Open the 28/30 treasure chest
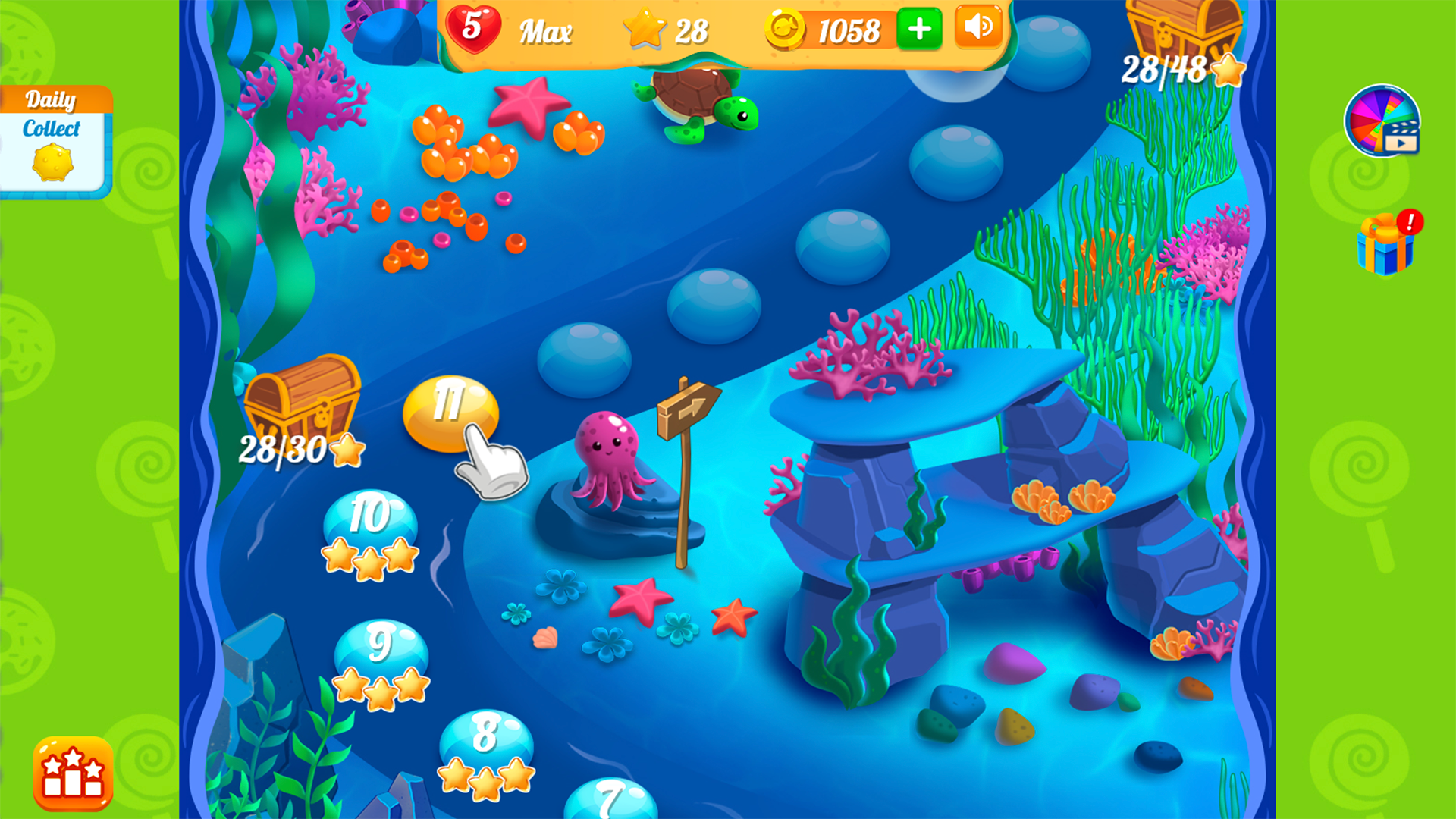The width and height of the screenshot is (1456, 819). click(302, 402)
